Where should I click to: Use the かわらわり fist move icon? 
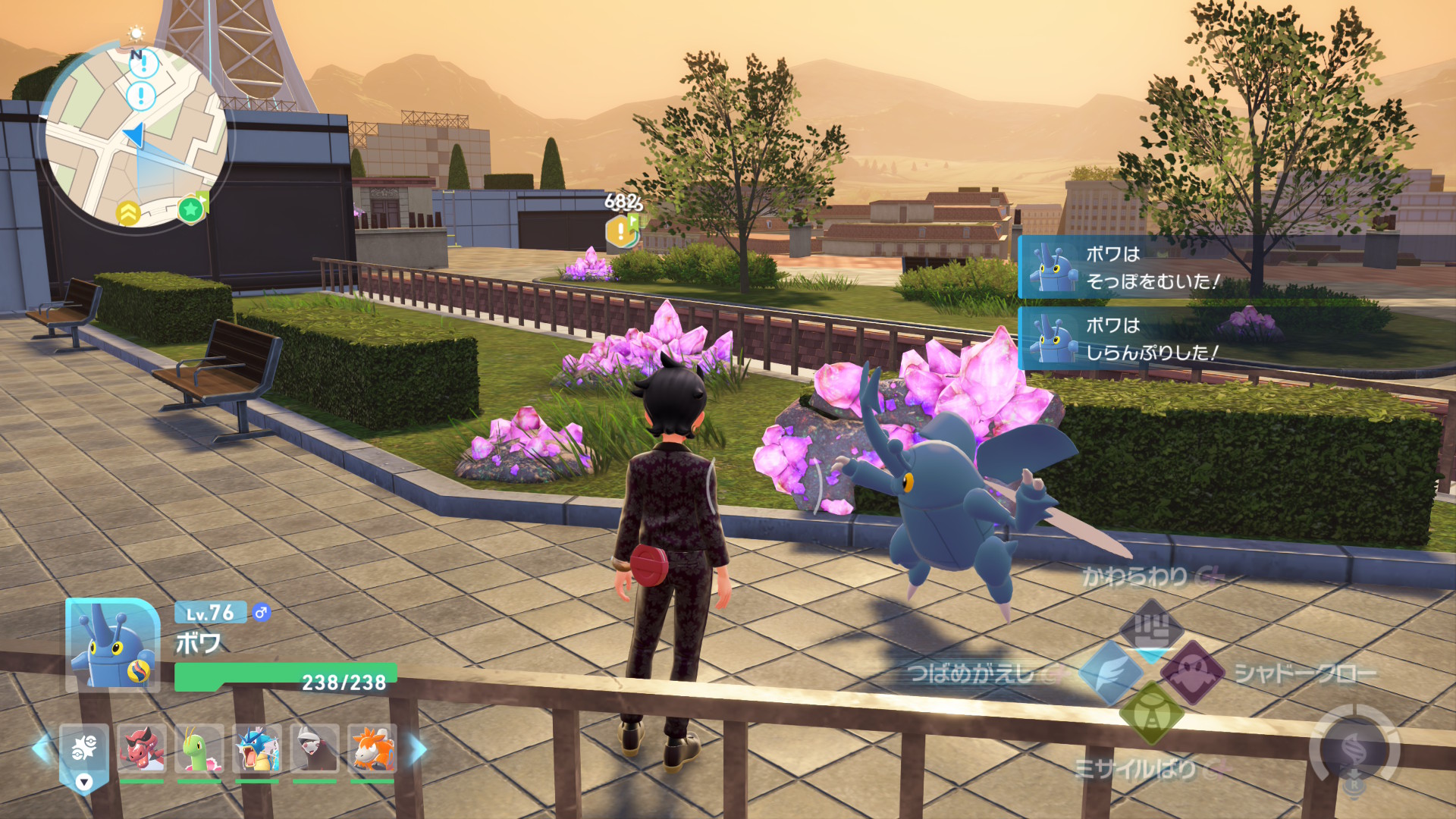coord(1151,628)
